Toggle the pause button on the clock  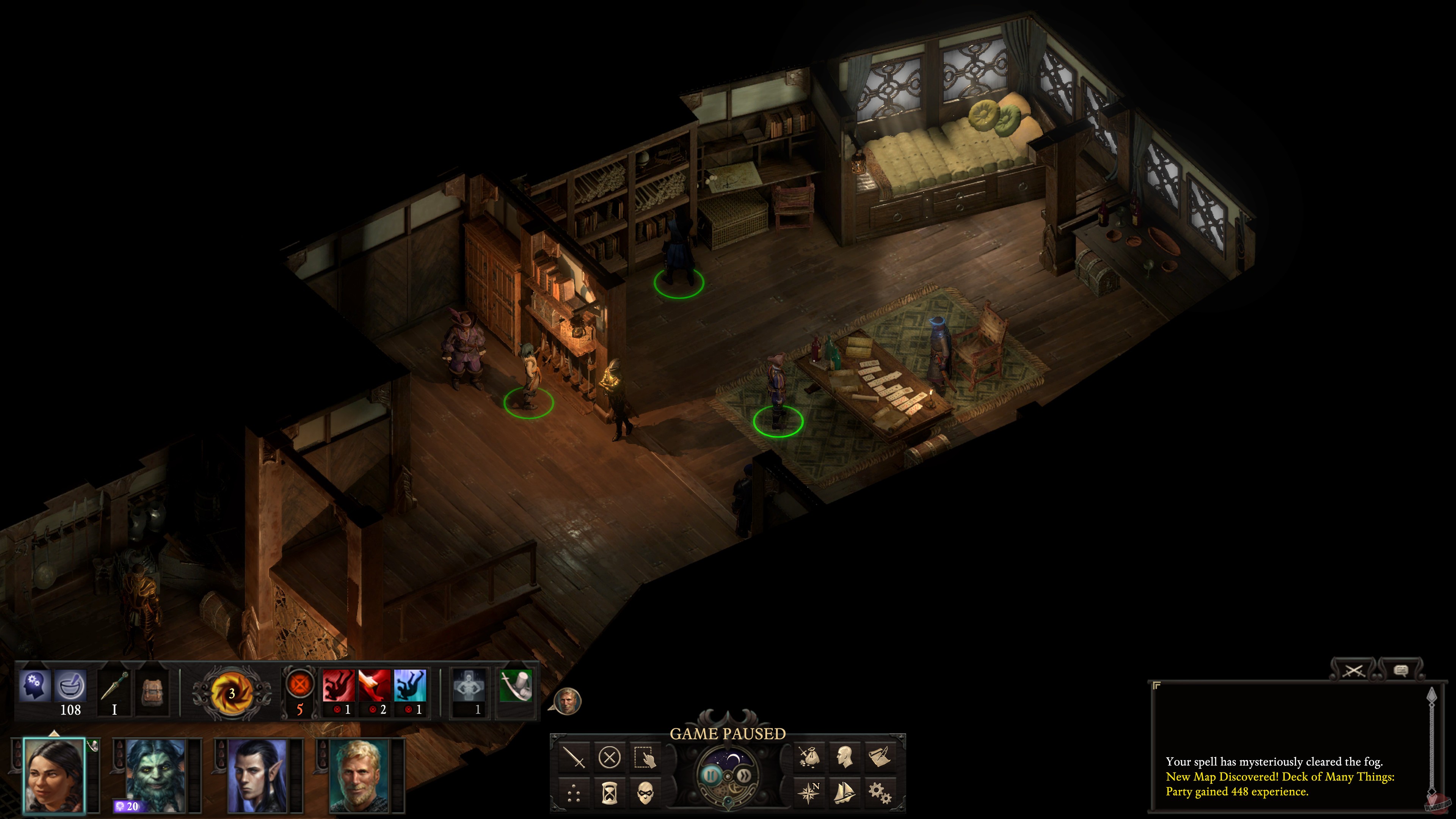(x=711, y=775)
